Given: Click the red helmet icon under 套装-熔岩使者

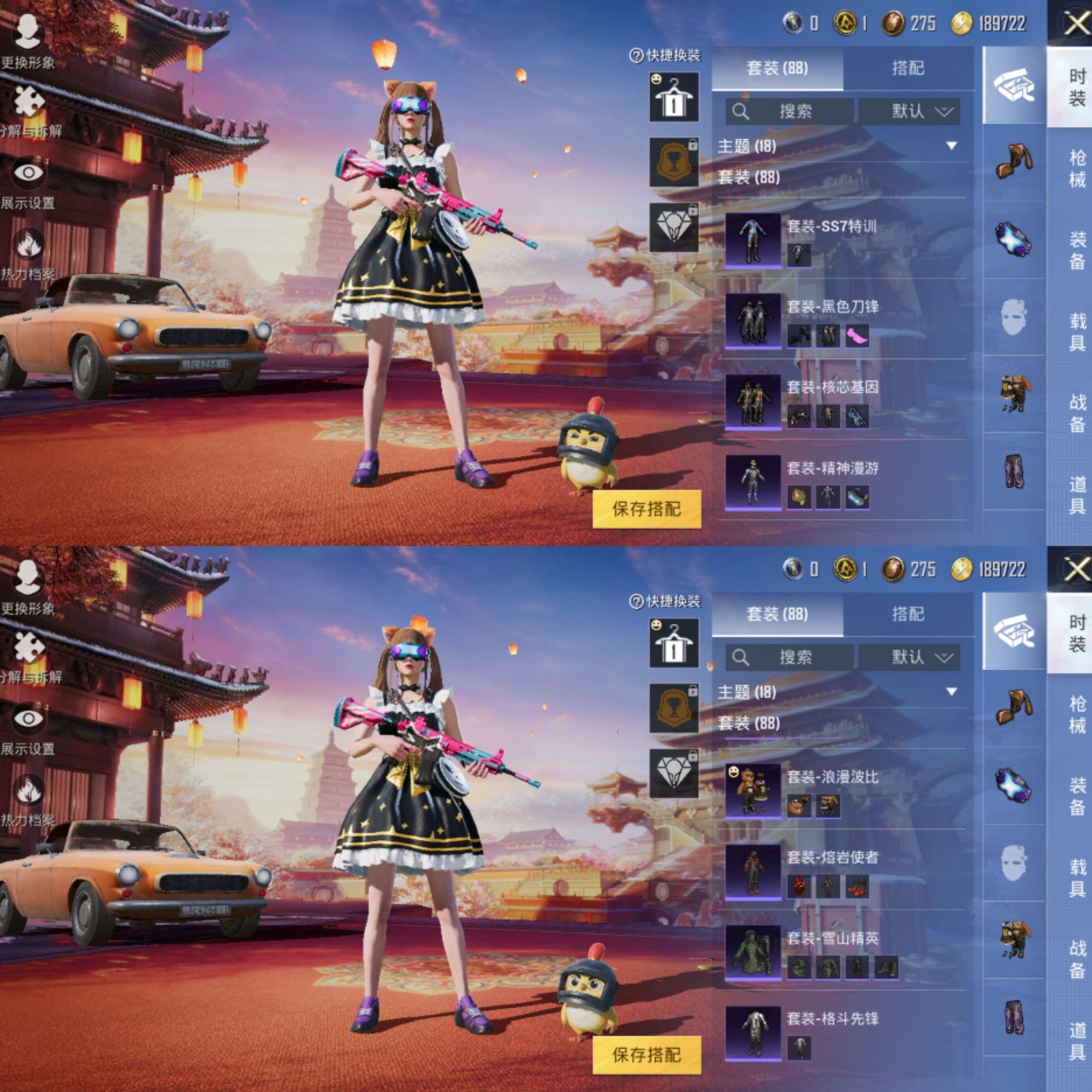Looking at the screenshot, I should coord(799,887).
